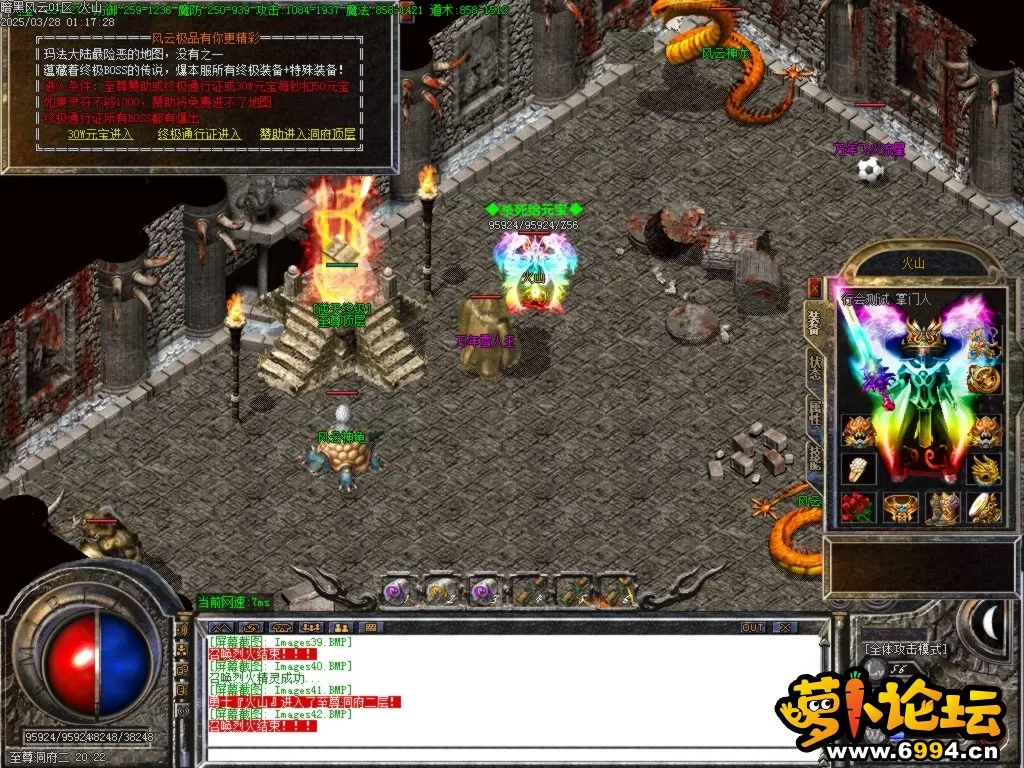Image resolution: width=1024 pixels, height=768 pixels.
Task: Switch to the 状态 tab
Action: [815, 367]
